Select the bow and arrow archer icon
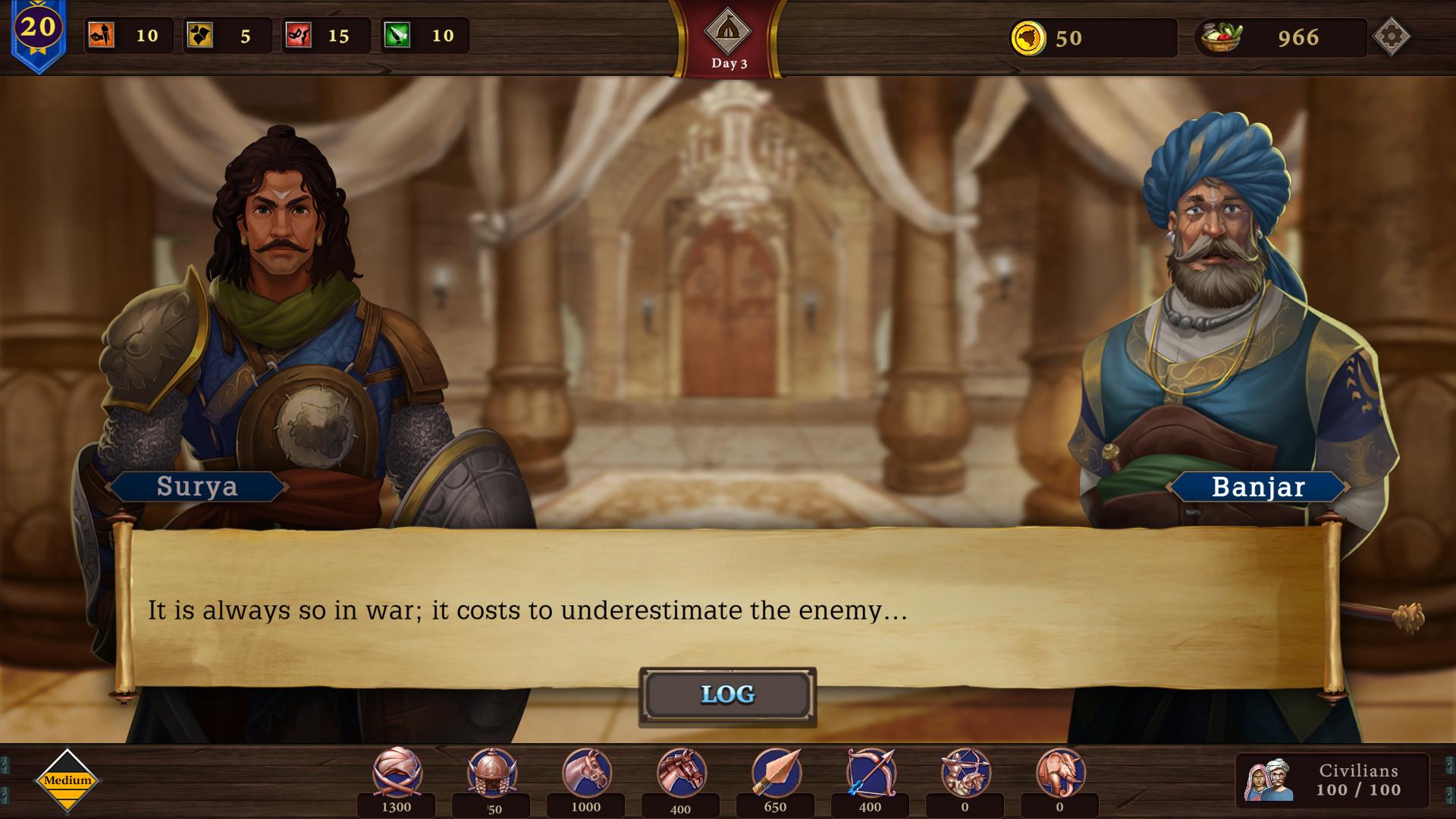Image resolution: width=1456 pixels, height=819 pixels. 871,773
